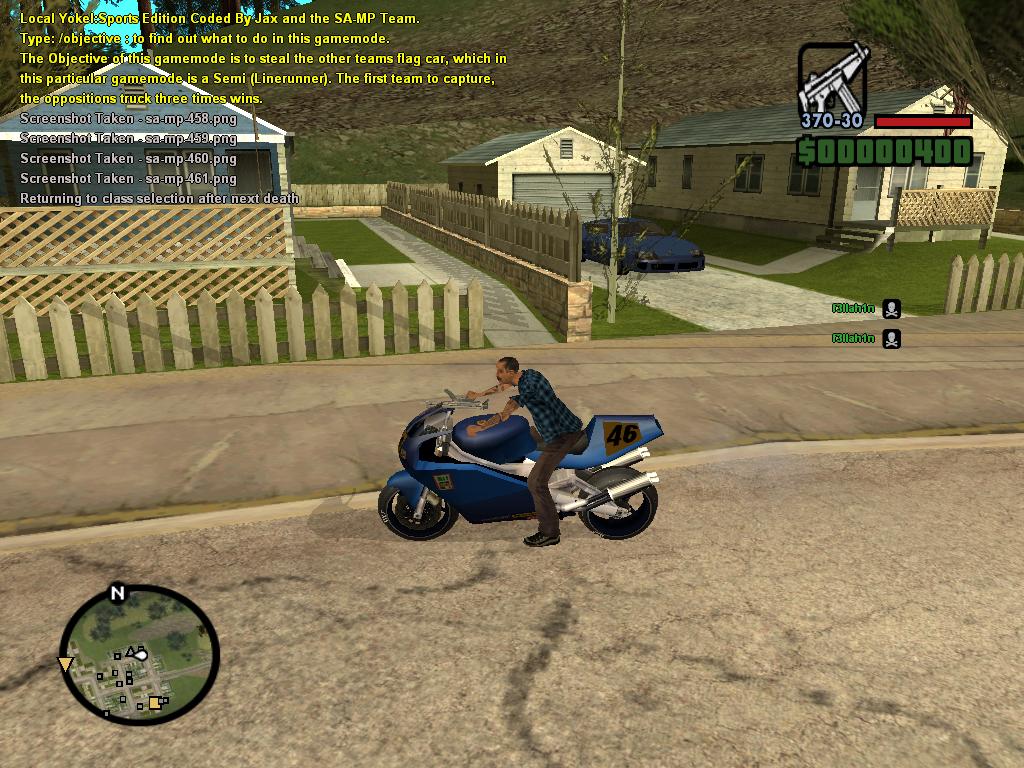This screenshot has height=768, width=1024.
Task: Click the chat line mentioning sa-mp-458.png
Action: (x=128, y=118)
